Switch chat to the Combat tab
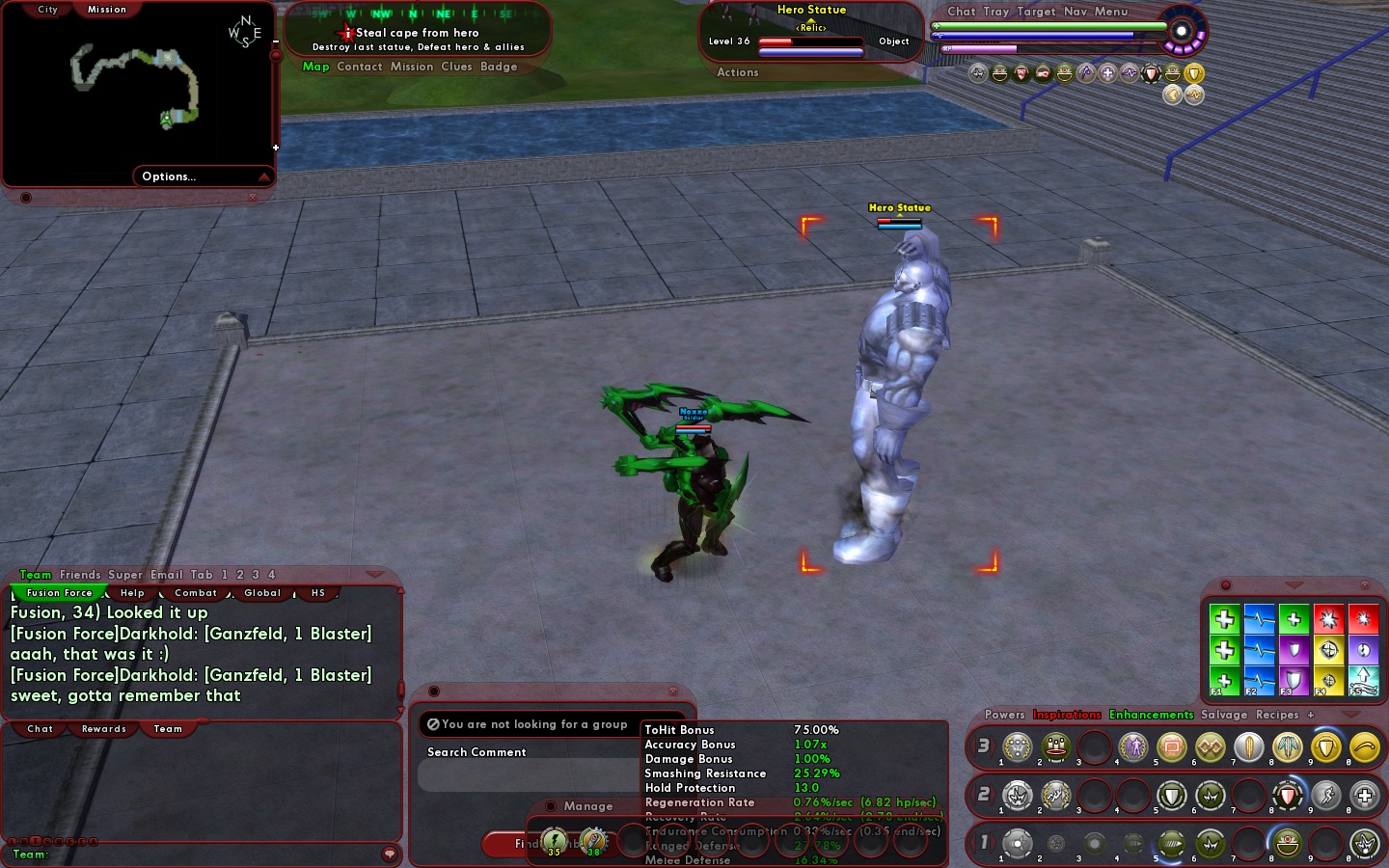1389x868 pixels. pos(196,593)
